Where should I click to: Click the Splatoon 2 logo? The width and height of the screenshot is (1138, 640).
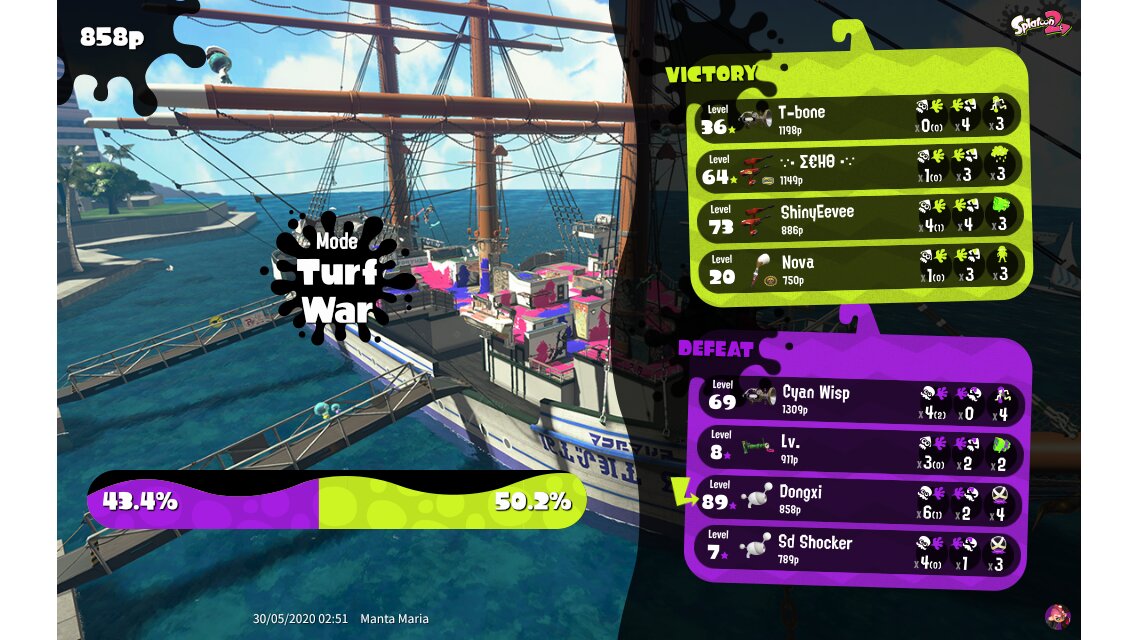[x=1040, y=23]
